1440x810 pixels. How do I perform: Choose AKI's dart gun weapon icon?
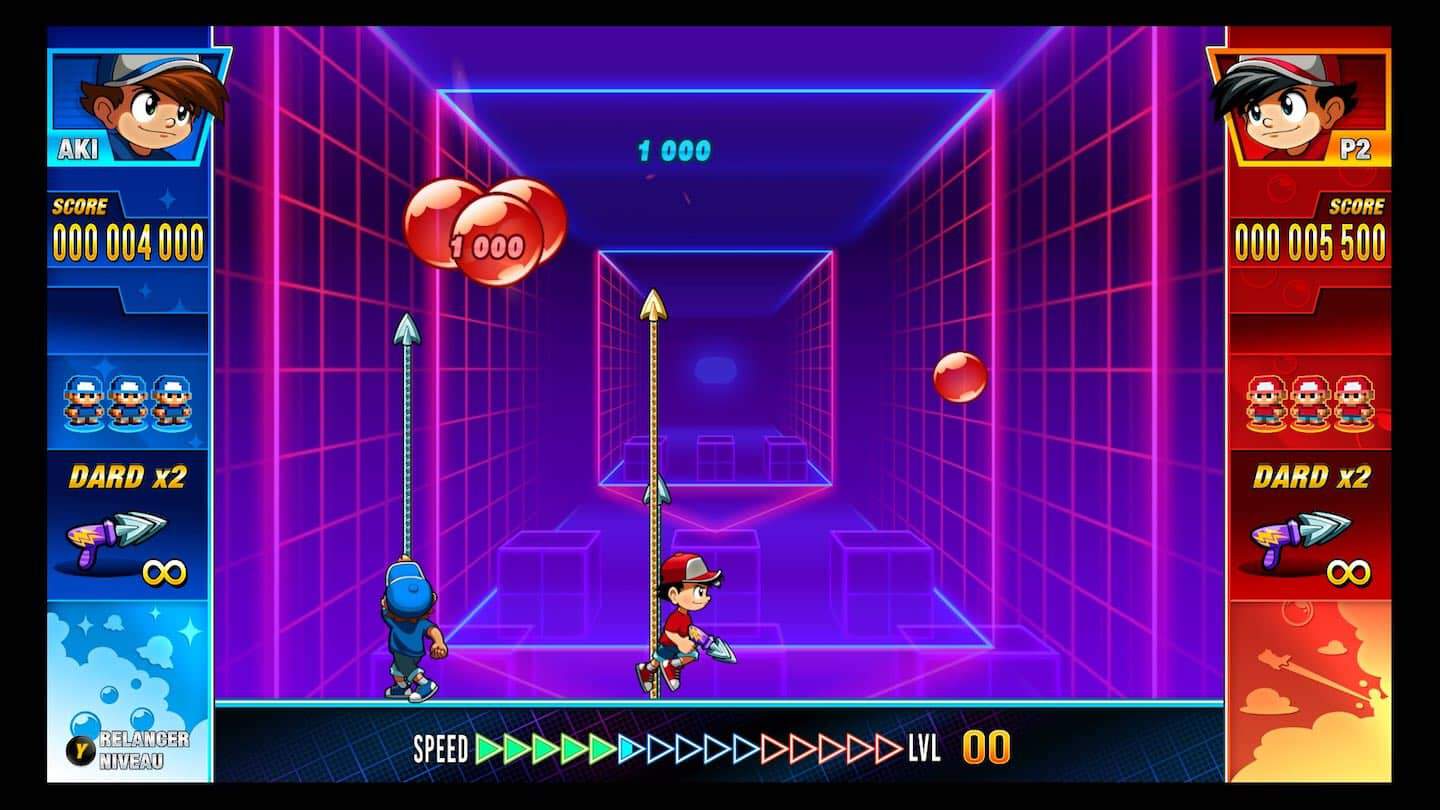pos(115,537)
